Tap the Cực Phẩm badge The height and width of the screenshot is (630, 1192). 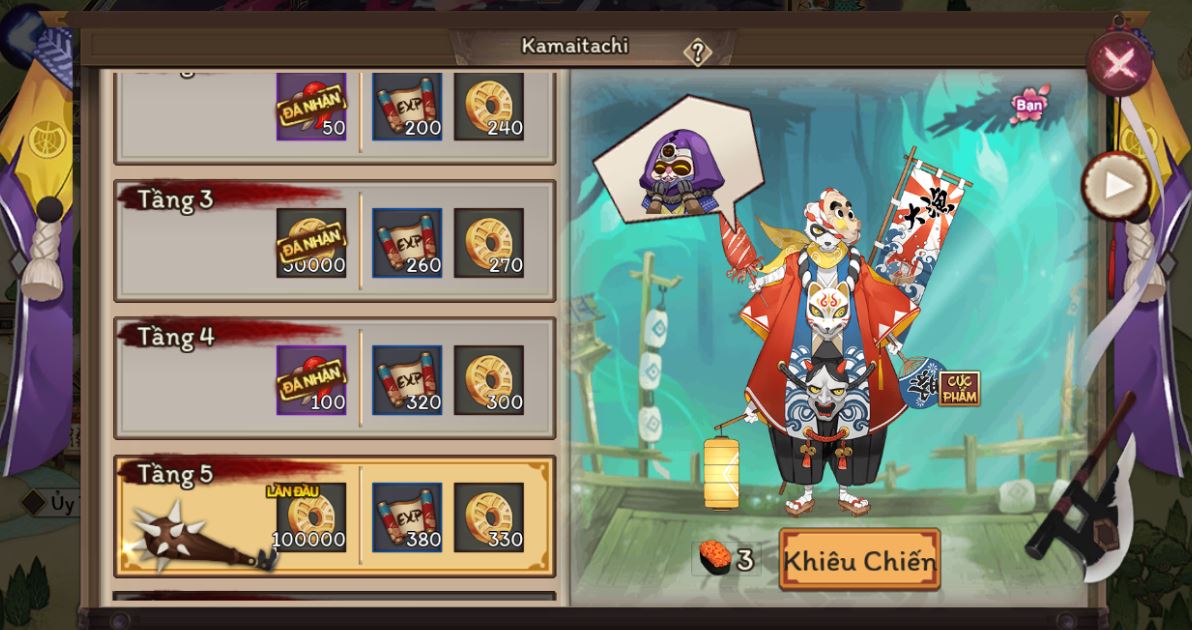pos(958,388)
